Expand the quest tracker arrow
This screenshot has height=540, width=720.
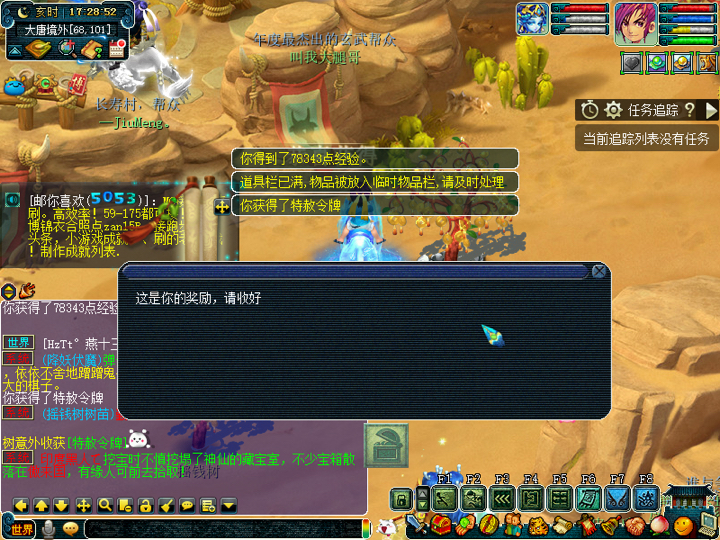711,110
